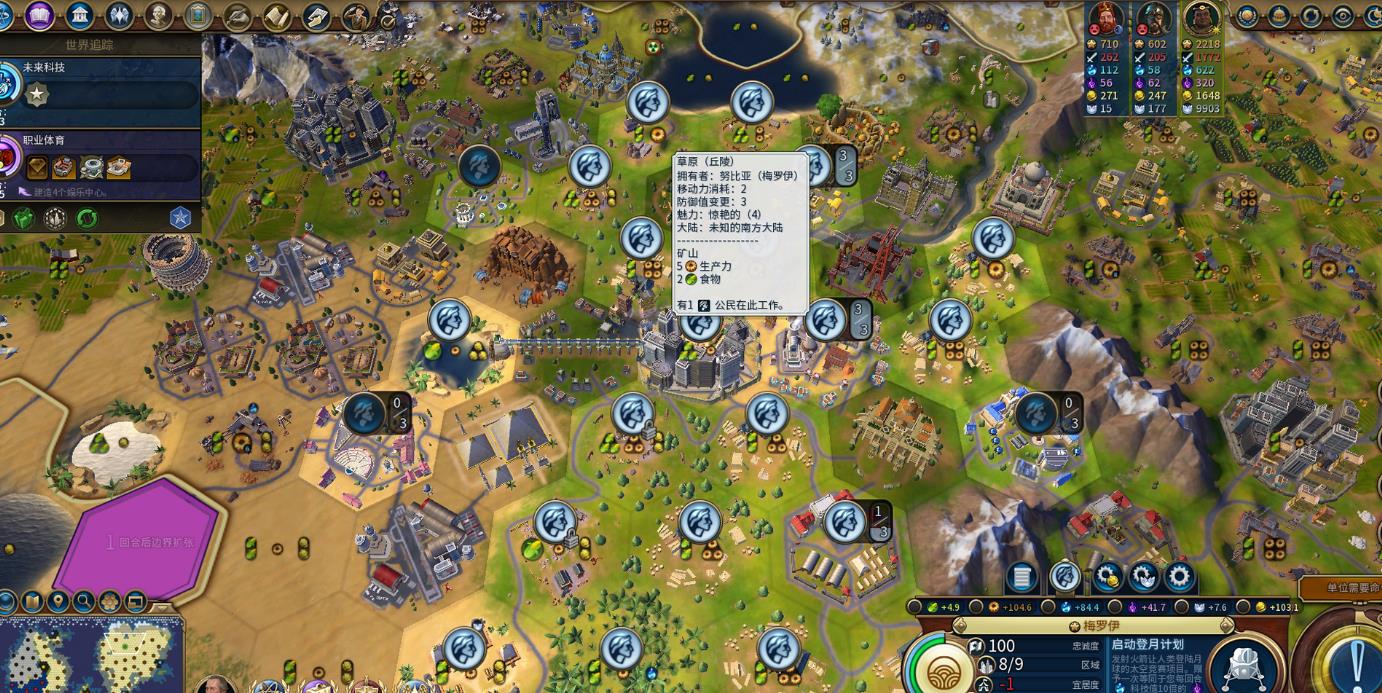
Task: Open the Great People bust icon
Action: pyautogui.click(x=158, y=15)
